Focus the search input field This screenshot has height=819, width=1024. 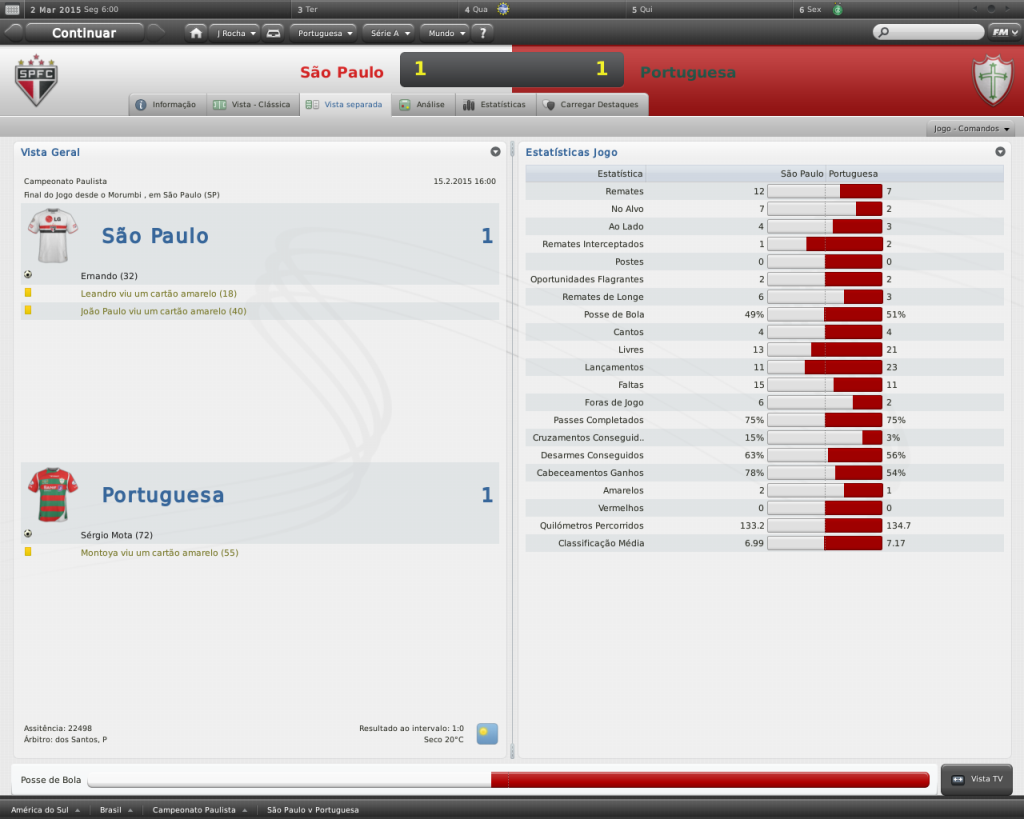tap(932, 33)
